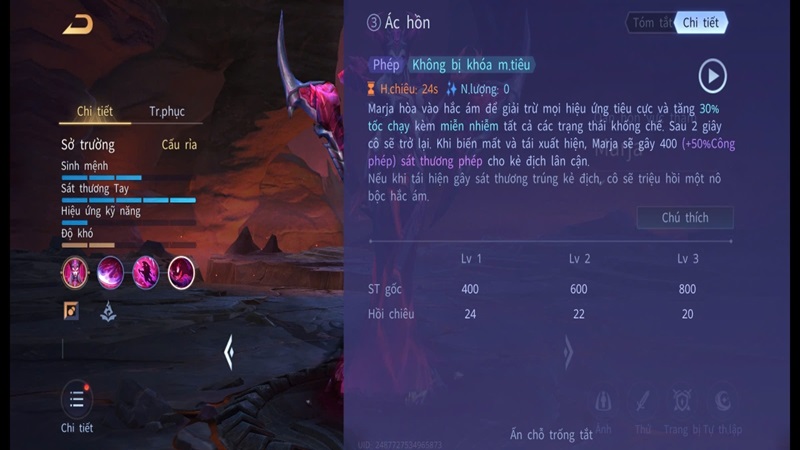Select the passive skill portrait icon
This screenshot has width=800, height=450.
pyautogui.click(x=76, y=270)
